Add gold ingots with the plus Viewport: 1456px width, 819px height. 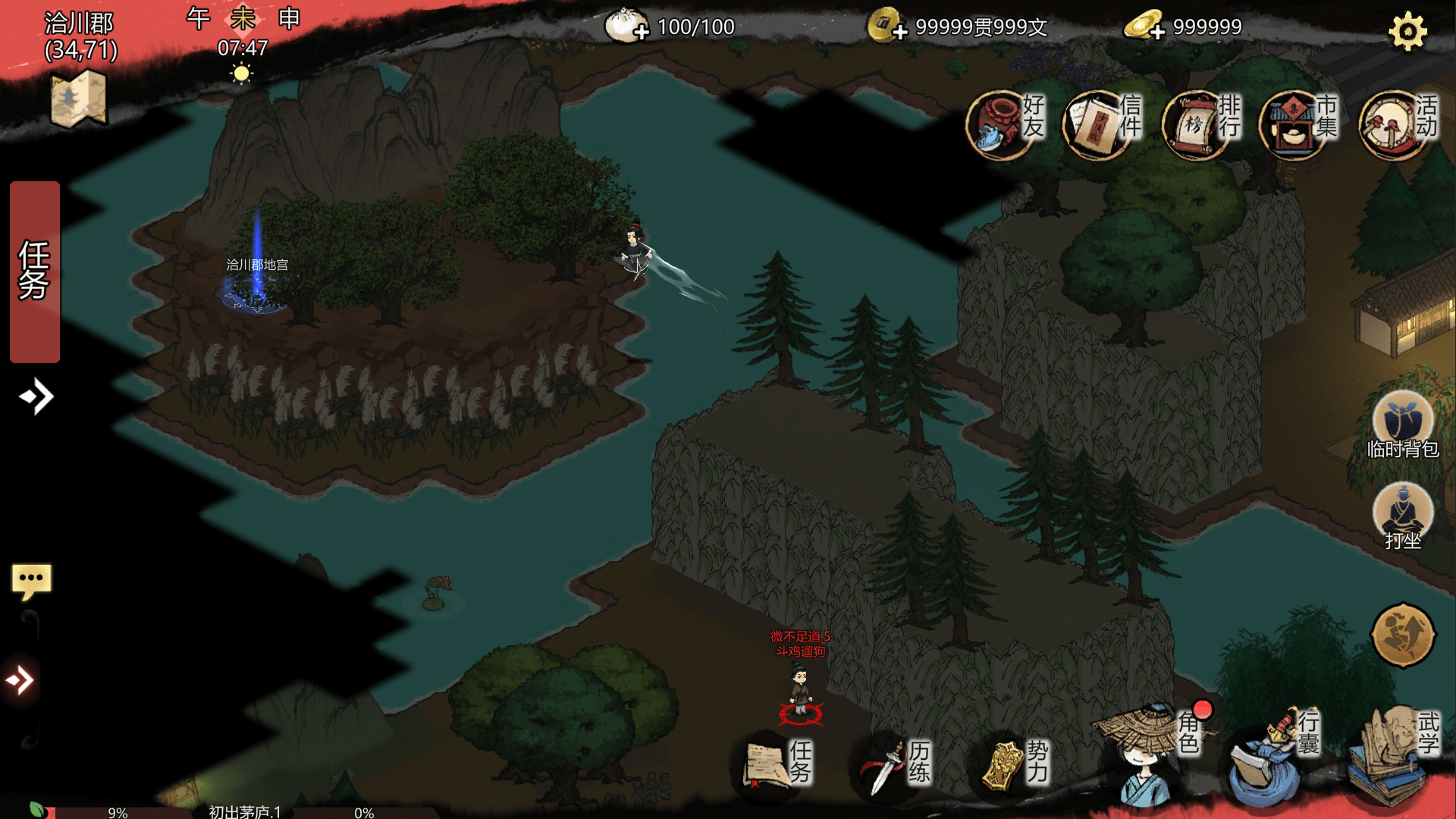pos(1157,32)
